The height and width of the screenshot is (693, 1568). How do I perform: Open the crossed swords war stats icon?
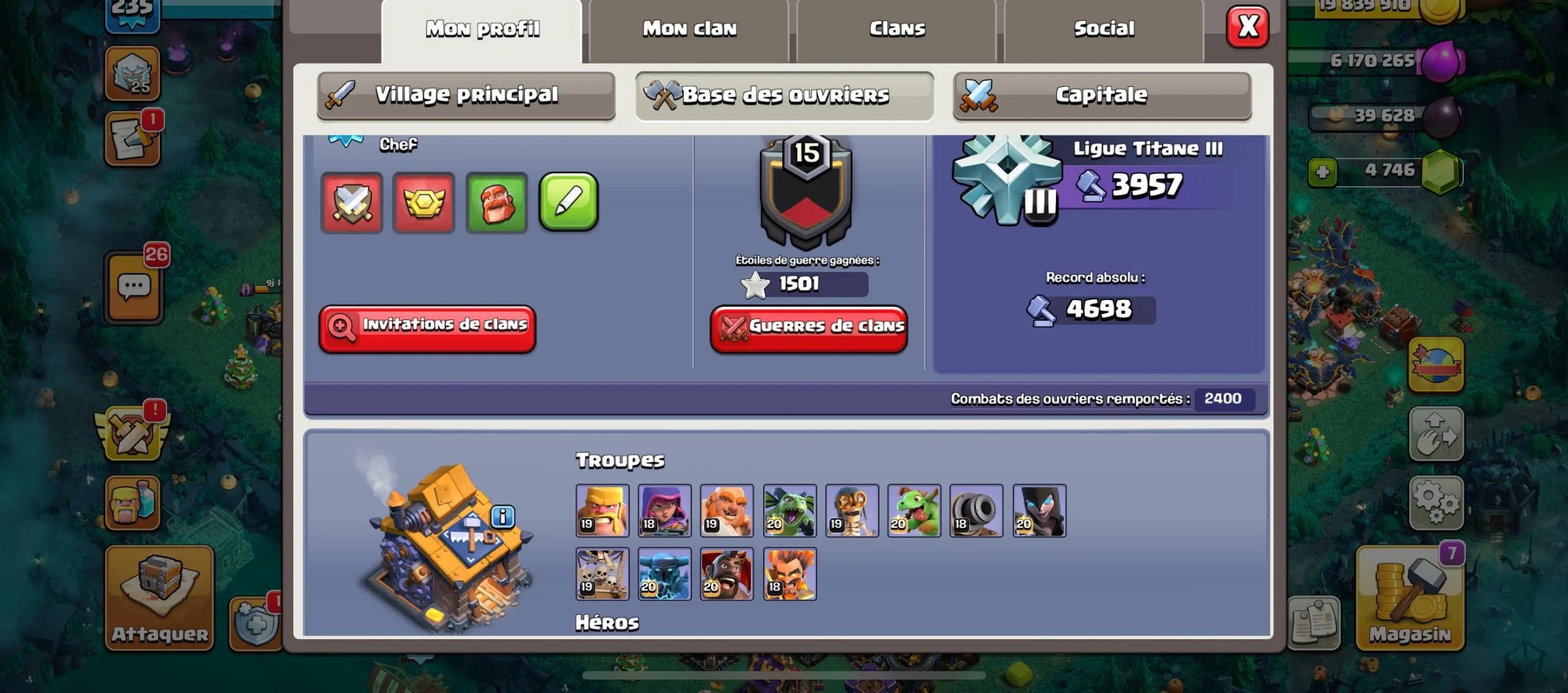[x=352, y=203]
